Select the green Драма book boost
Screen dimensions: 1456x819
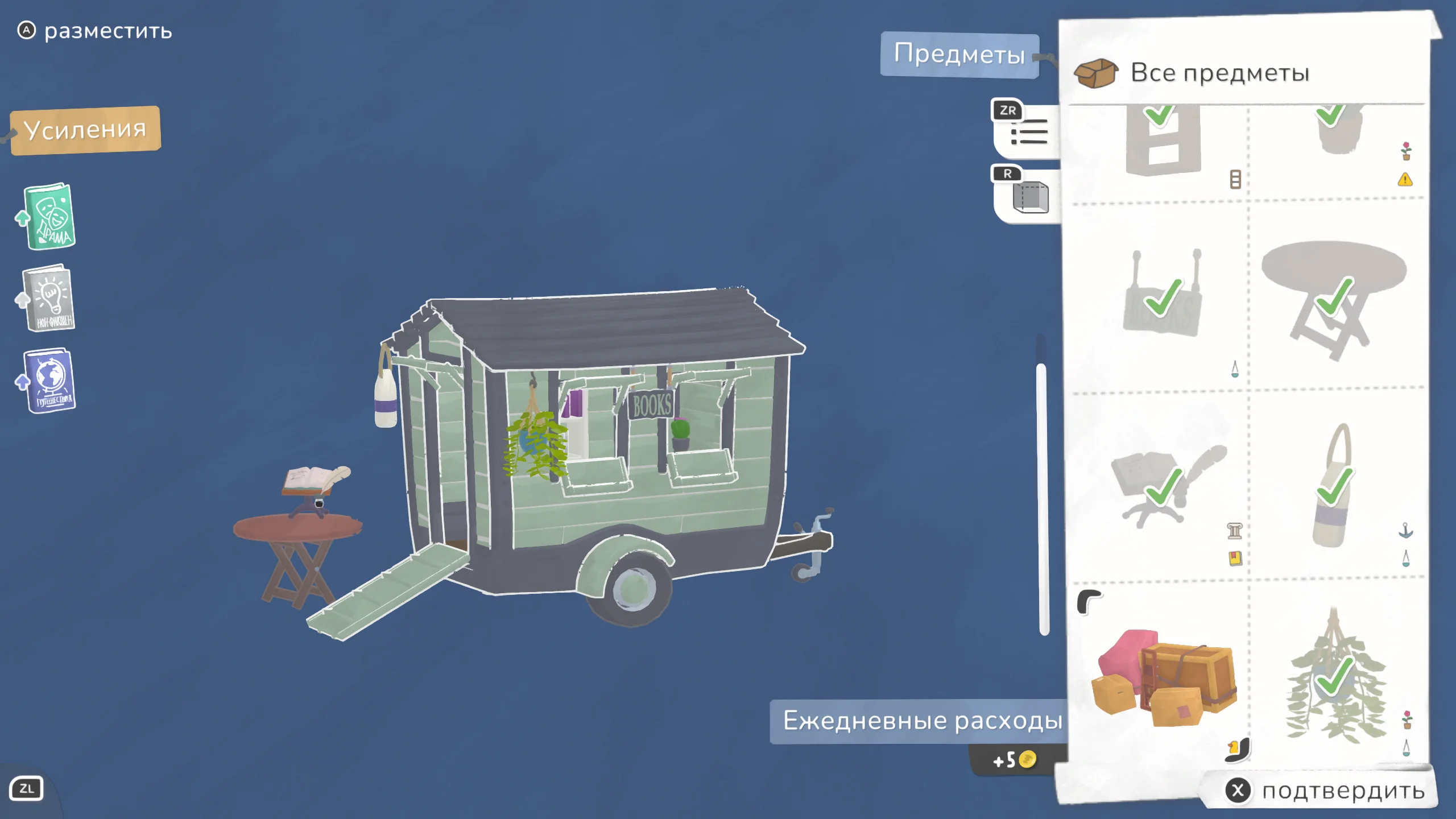[50, 217]
